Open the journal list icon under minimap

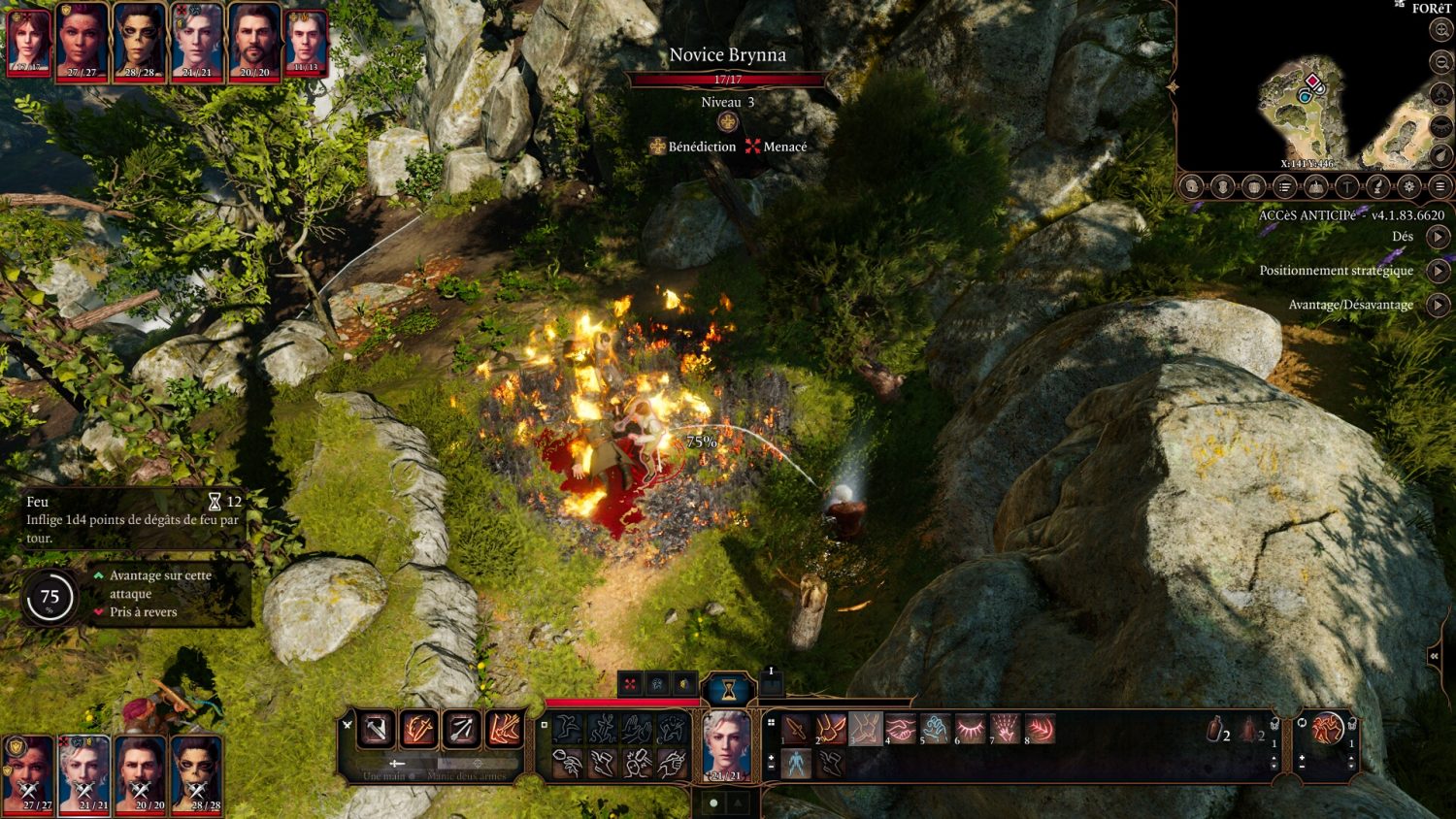click(1284, 186)
